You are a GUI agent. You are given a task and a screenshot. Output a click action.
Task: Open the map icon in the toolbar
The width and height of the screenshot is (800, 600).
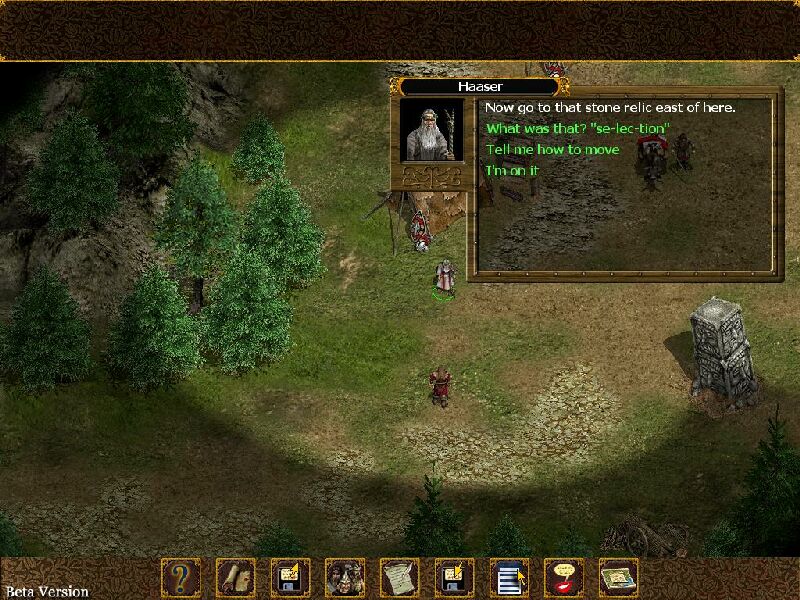[618, 578]
